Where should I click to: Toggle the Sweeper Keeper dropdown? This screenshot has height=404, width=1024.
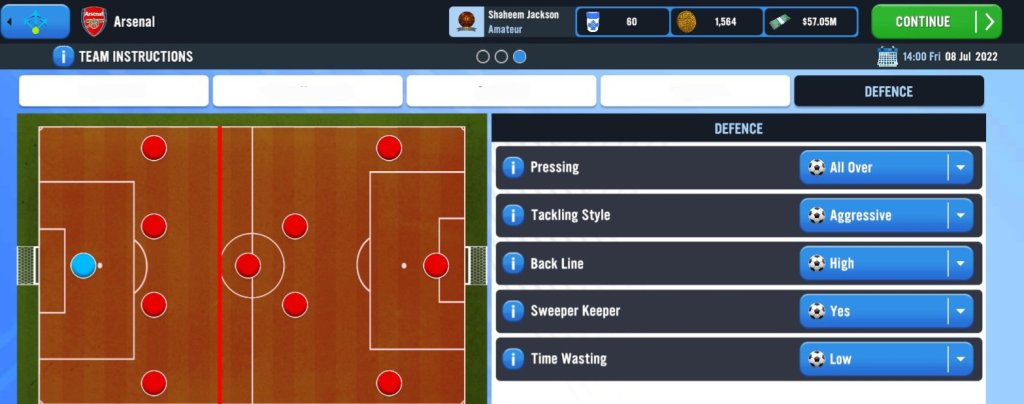pos(886,311)
